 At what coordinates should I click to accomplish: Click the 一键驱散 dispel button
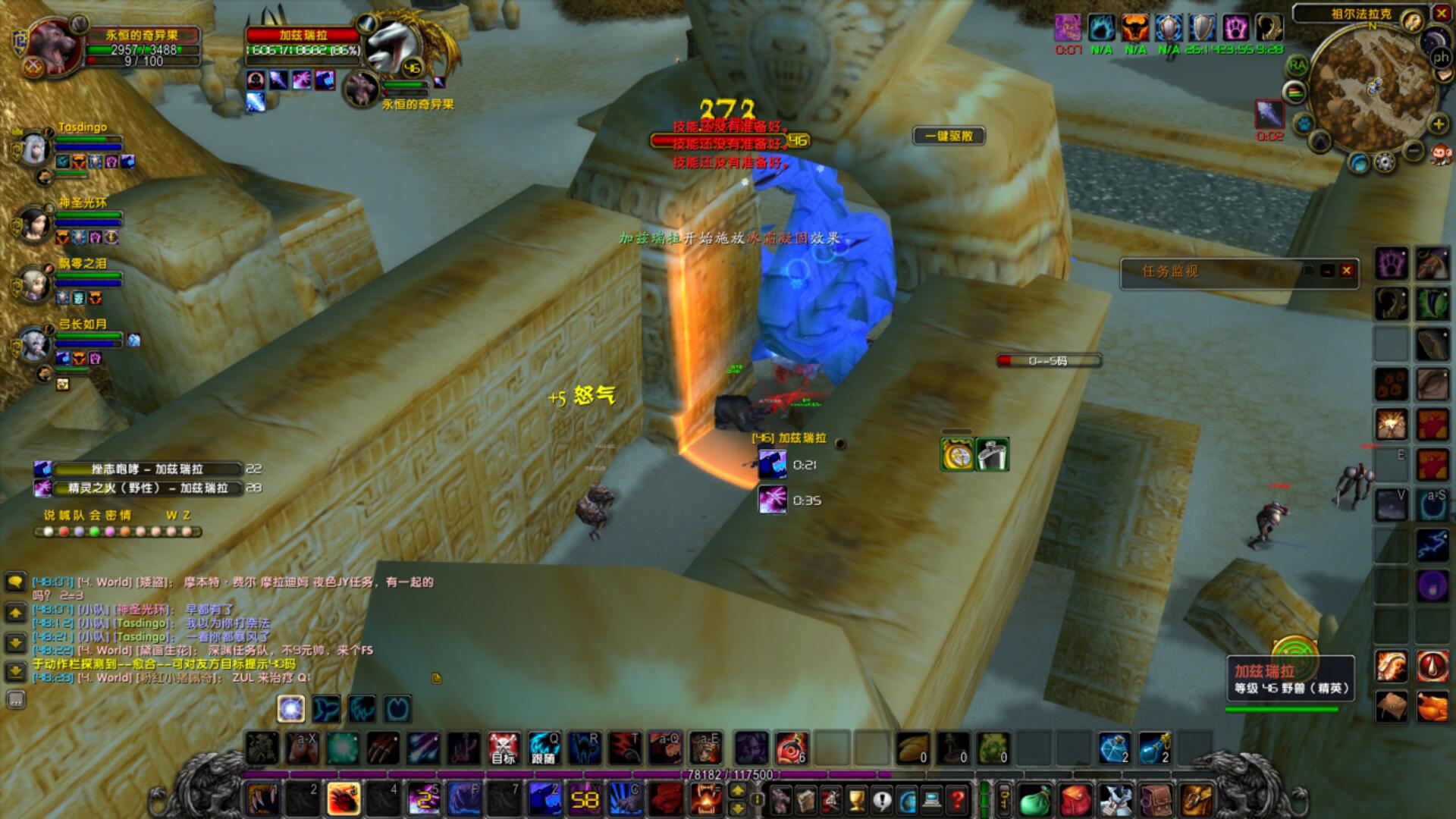click(949, 136)
